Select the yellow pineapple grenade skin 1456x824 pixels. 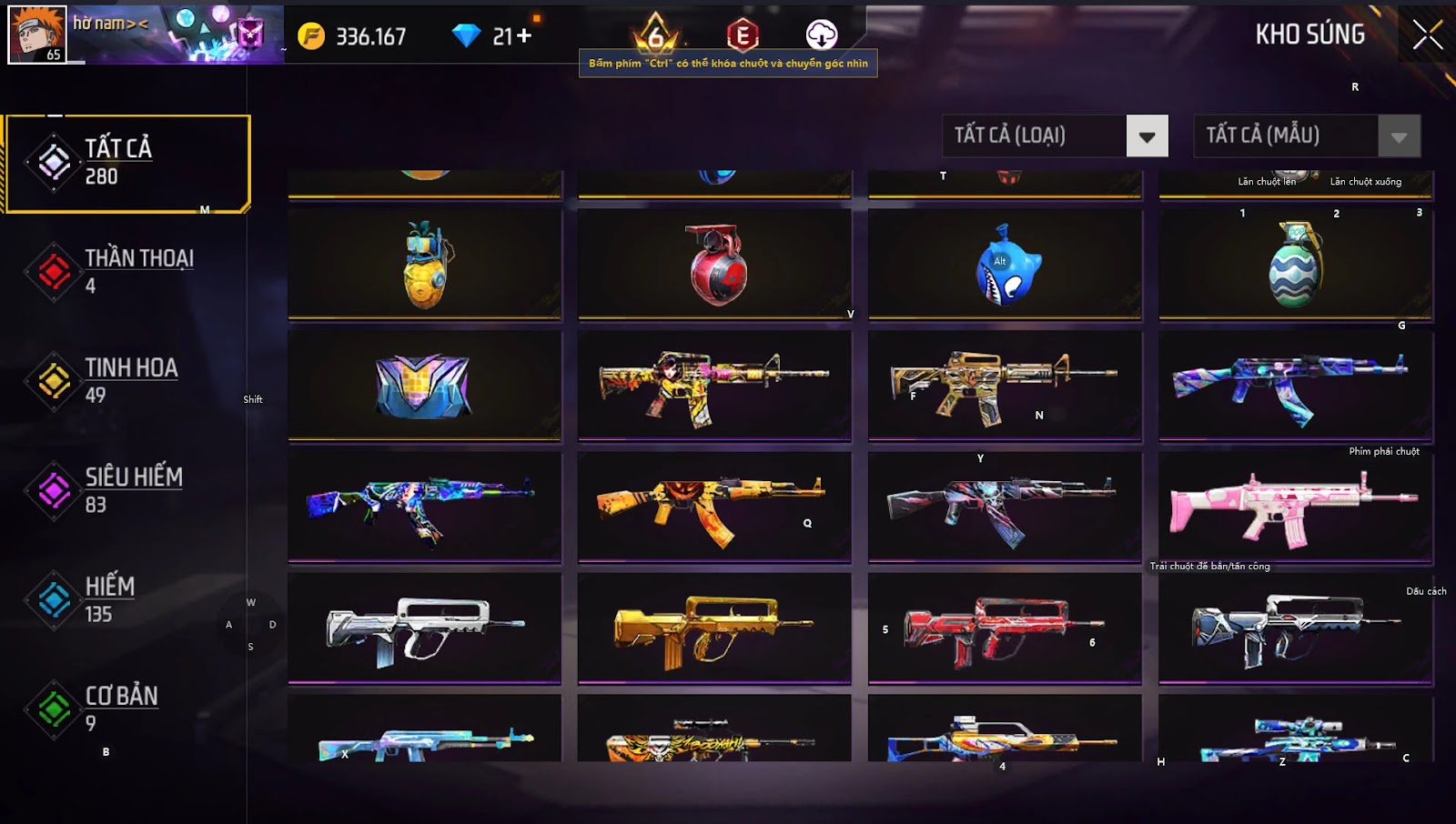[425, 265]
